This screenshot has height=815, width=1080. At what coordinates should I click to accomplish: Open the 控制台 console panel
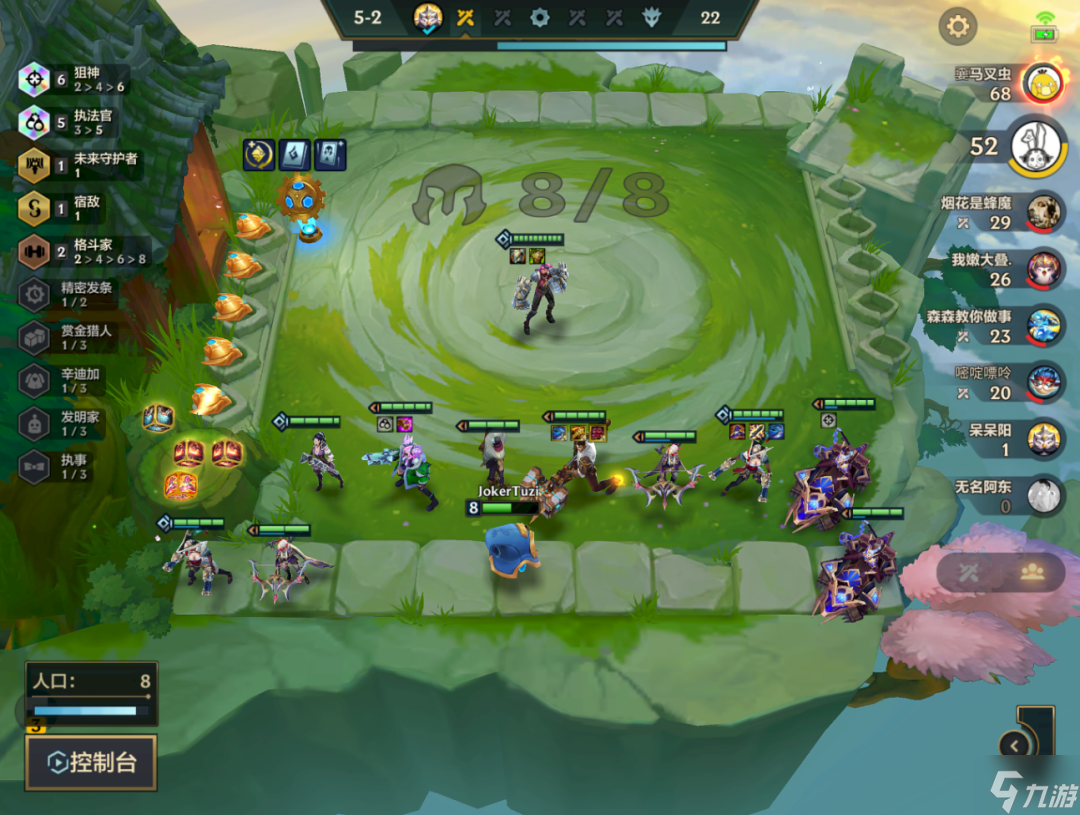pyautogui.click(x=91, y=763)
